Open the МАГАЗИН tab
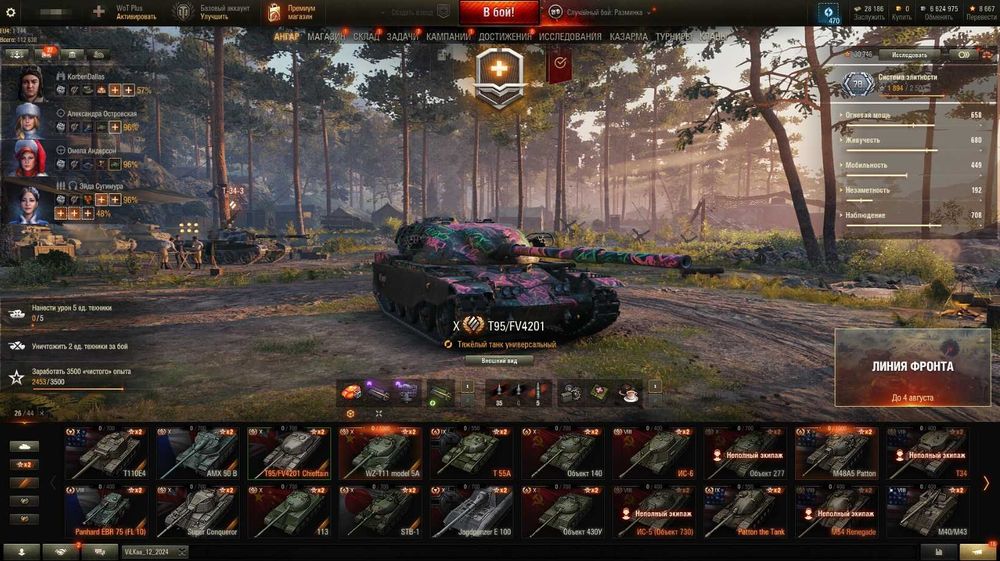 [x=326, y=36]
